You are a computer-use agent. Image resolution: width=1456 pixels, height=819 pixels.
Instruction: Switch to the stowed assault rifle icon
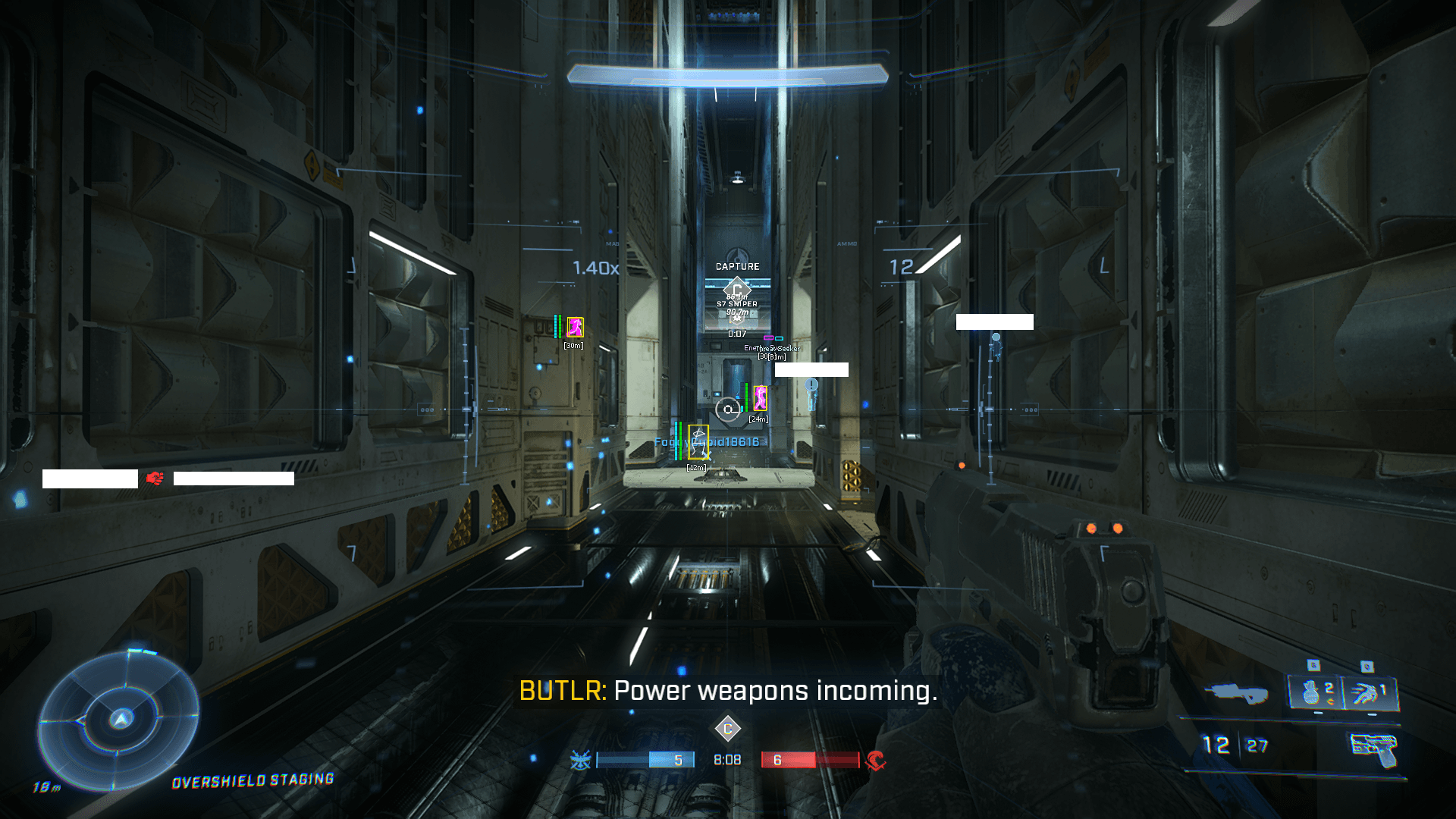pyautogui.click(x=1236, y=692)
